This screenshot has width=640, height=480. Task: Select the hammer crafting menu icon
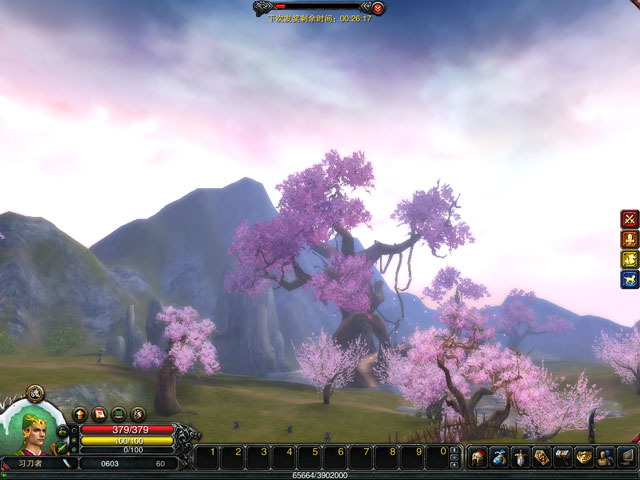coord(563,457)
